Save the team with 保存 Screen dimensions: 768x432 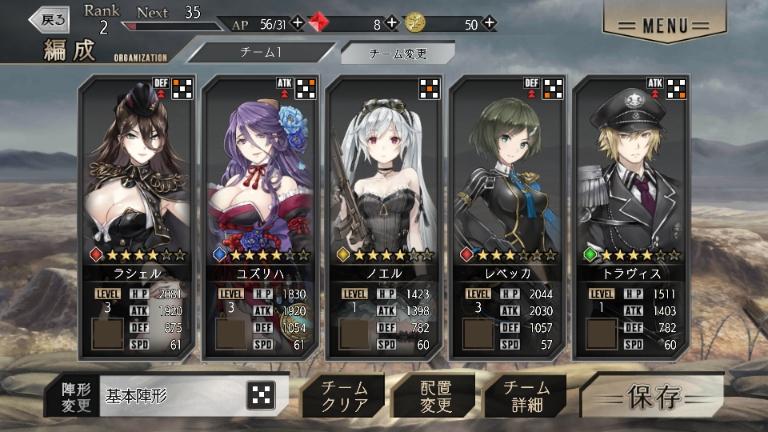[x=654, y=396]
